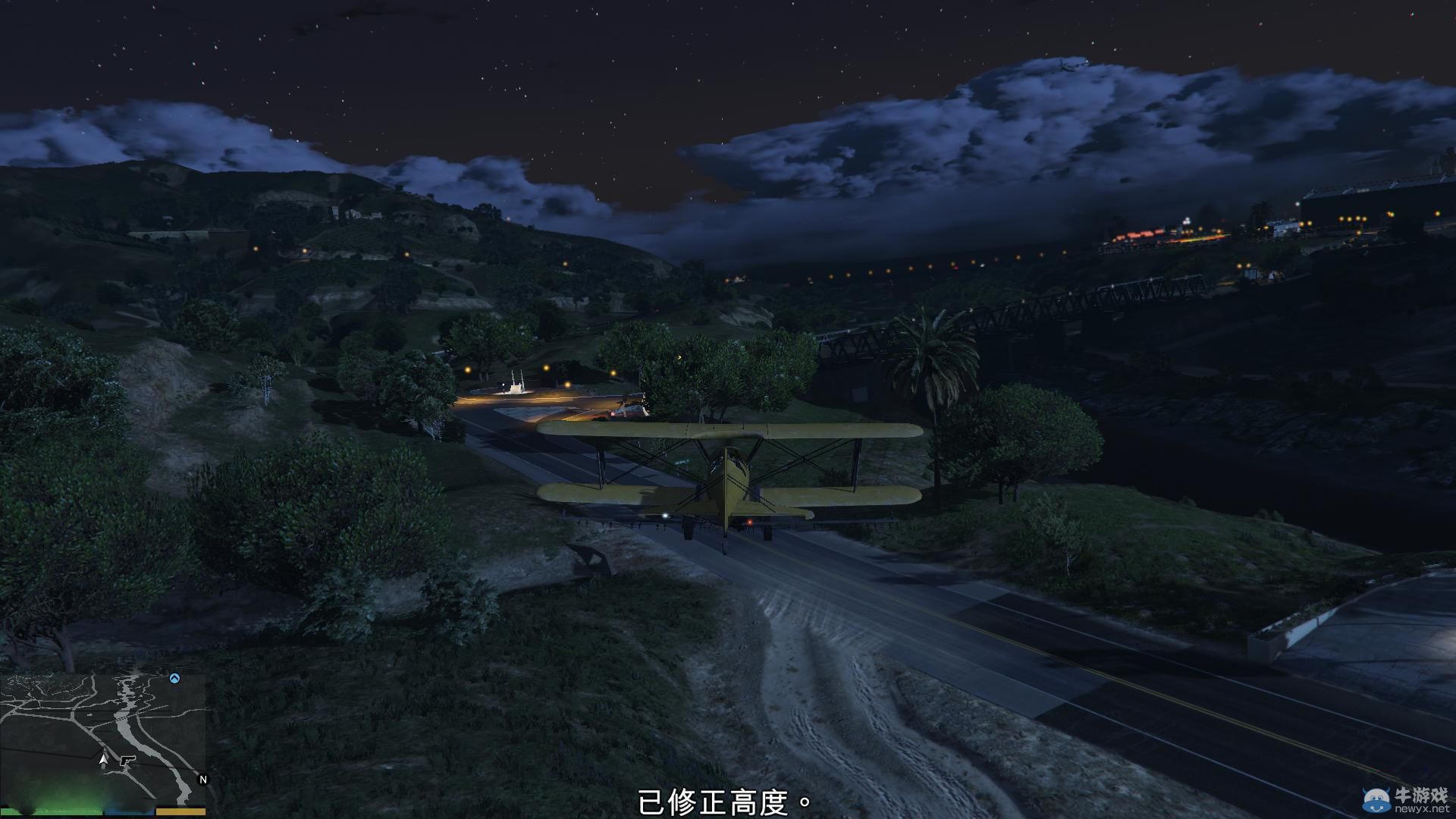The image size is (1456, 819).
Task: Select the pistol blip on the minimap
Action: tap(127, 761)
